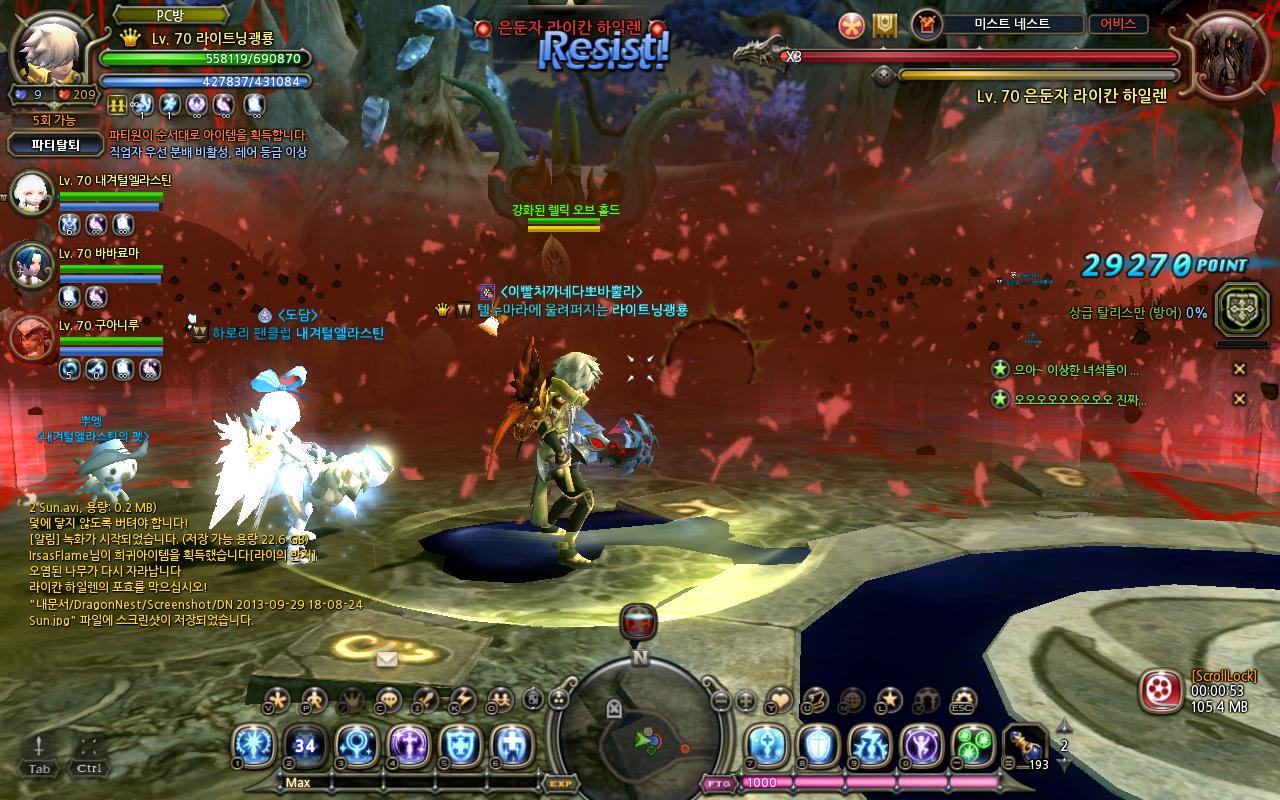The image size is (1280, 800).
Task: Stop recording with the red record button
Action: [x=1162, y=690]
